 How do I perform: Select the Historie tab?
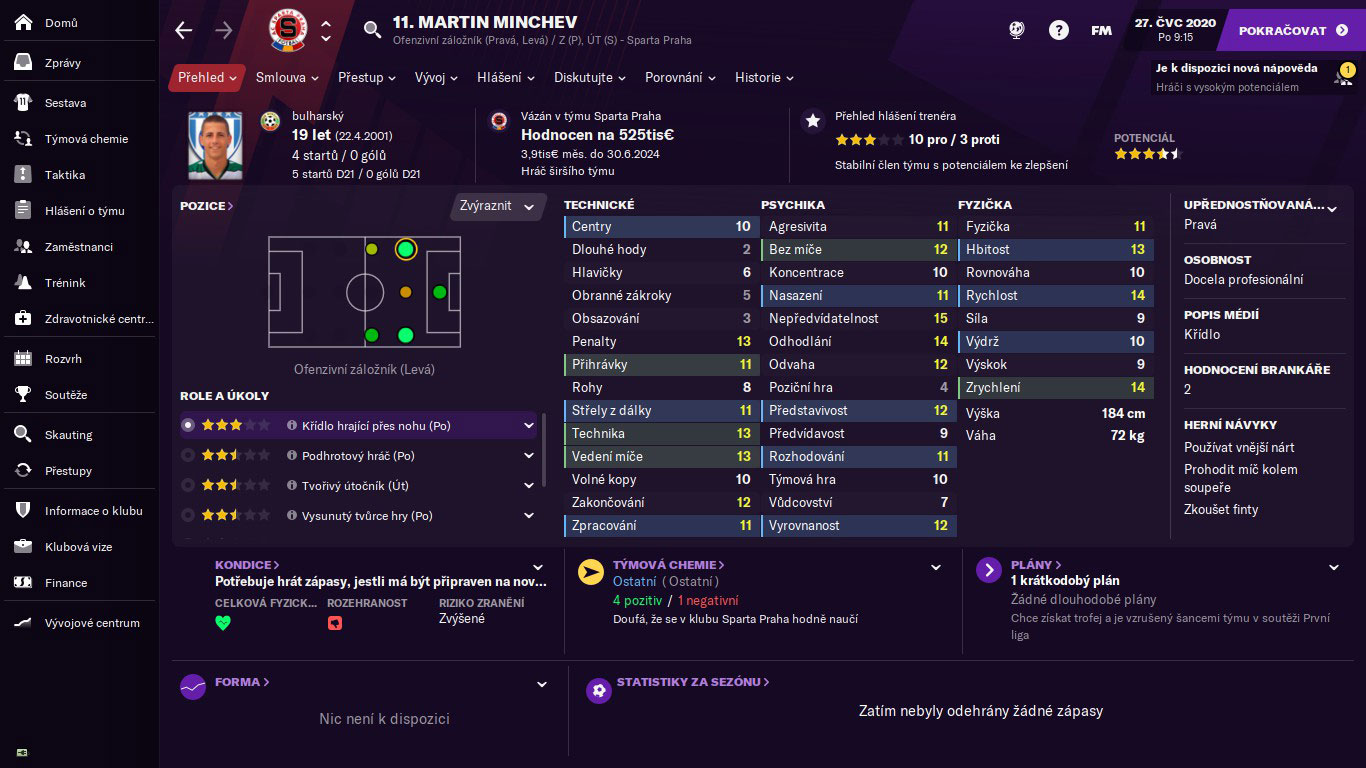764,78
